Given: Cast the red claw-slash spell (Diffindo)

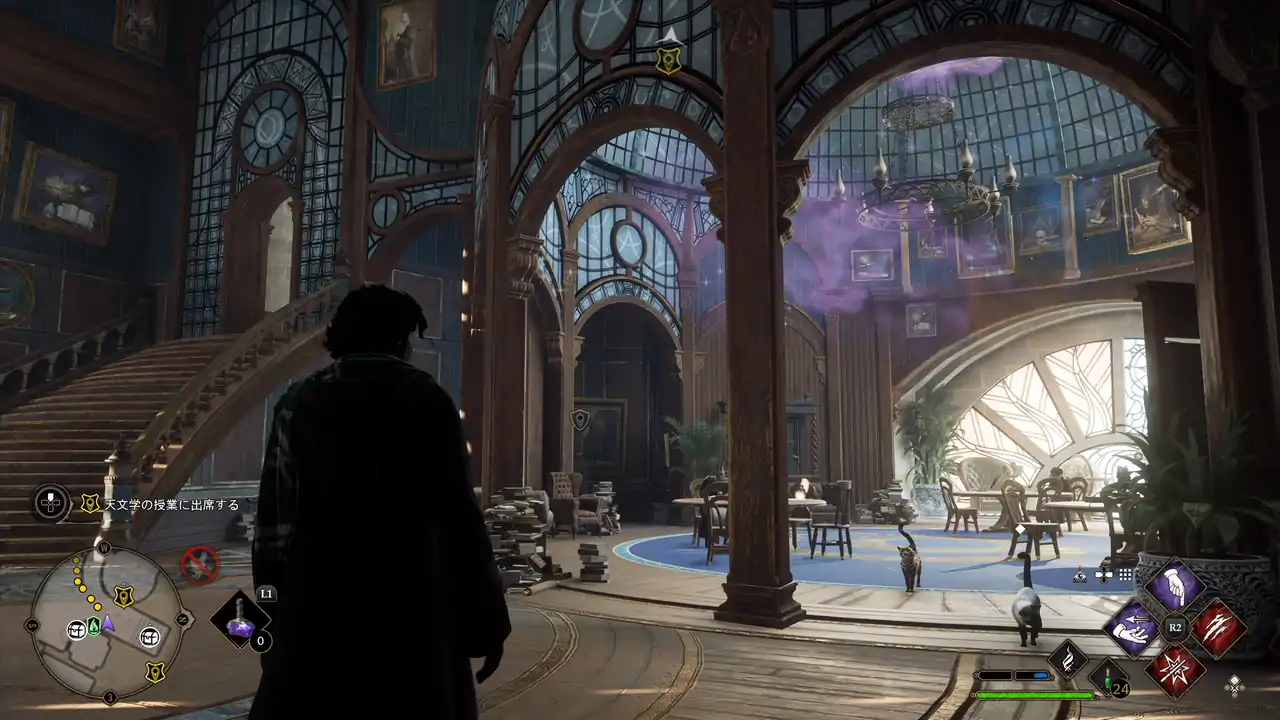Looking at the screenshot, I should pyautogui.click(x=1218, y=628).
